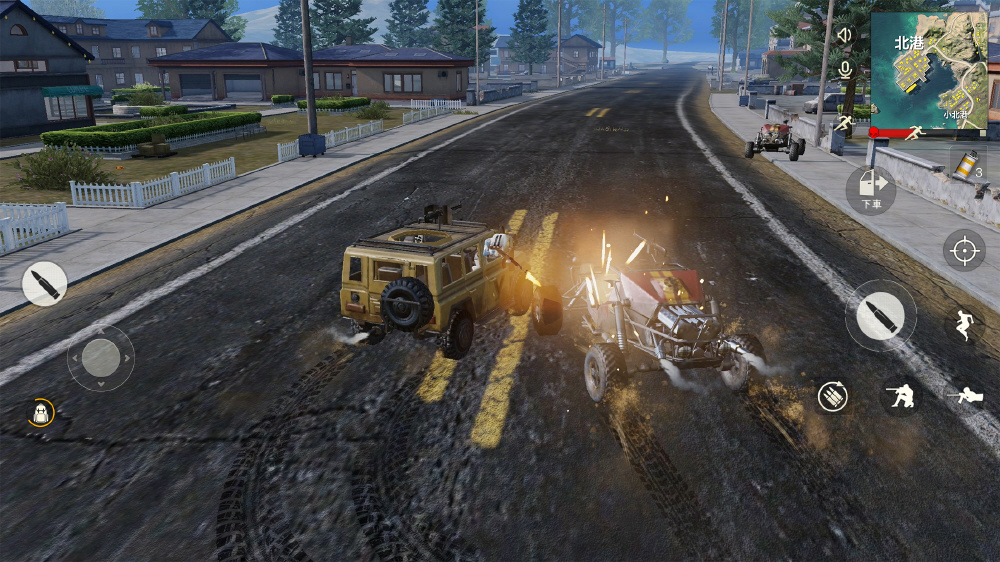The width and height of the screenshot is (1000, 562).
Task: Fire using the left-side bullet button
Action: (44, 283)
